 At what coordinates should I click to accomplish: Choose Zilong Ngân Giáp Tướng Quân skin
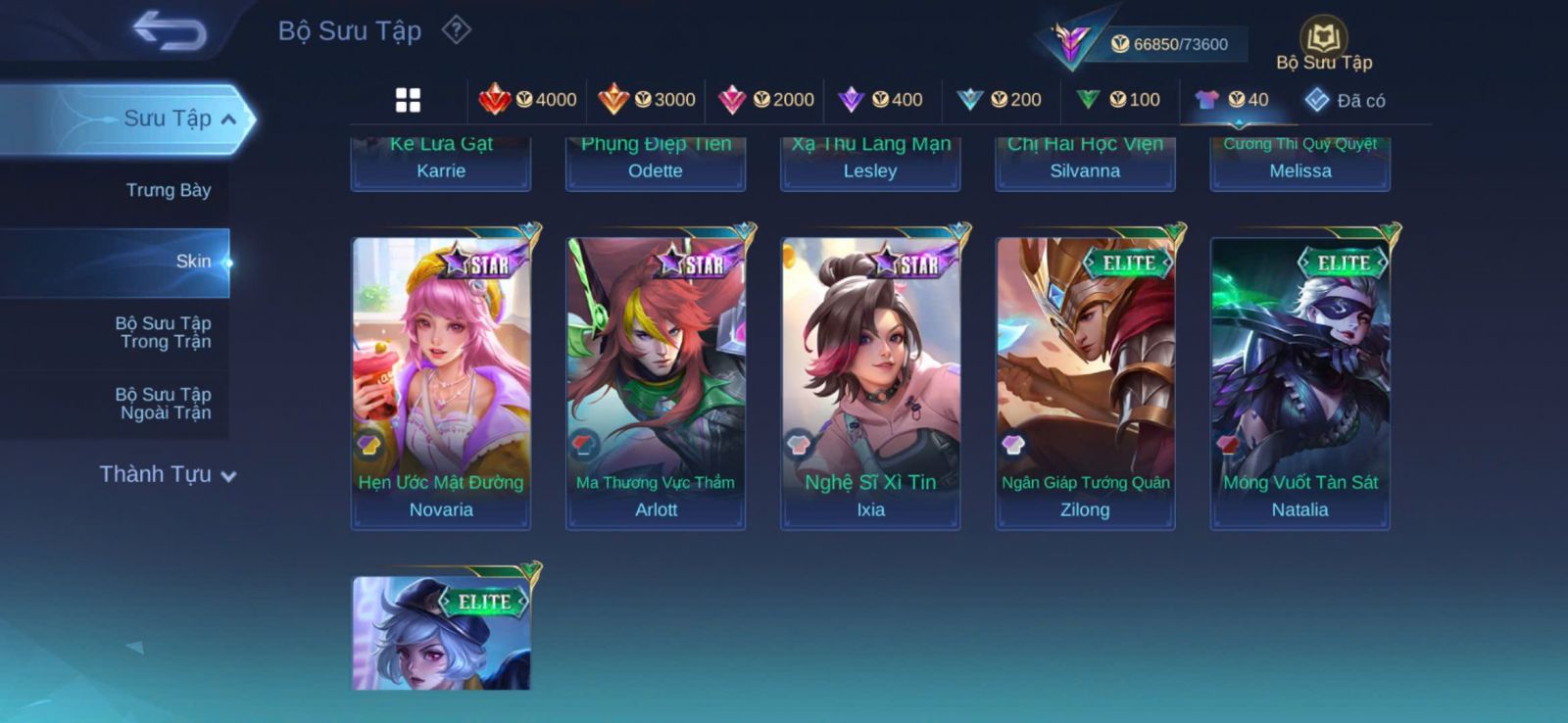(1085, 382)
